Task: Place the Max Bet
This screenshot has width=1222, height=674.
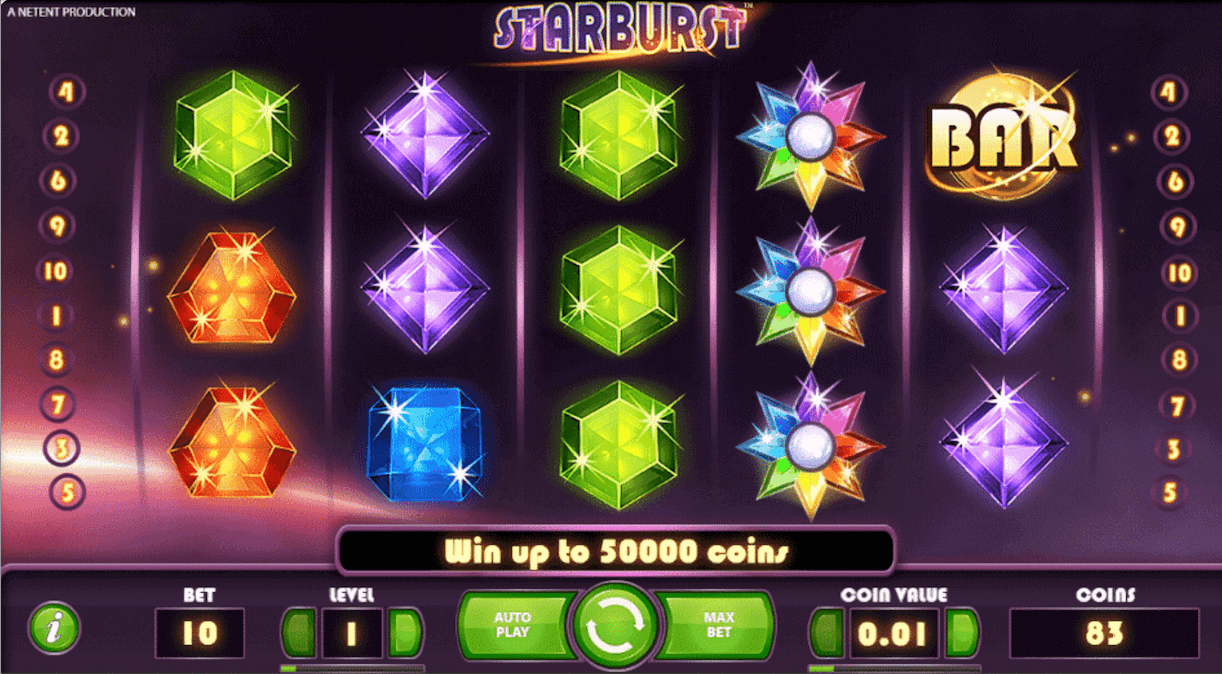Action: (716, 626)
